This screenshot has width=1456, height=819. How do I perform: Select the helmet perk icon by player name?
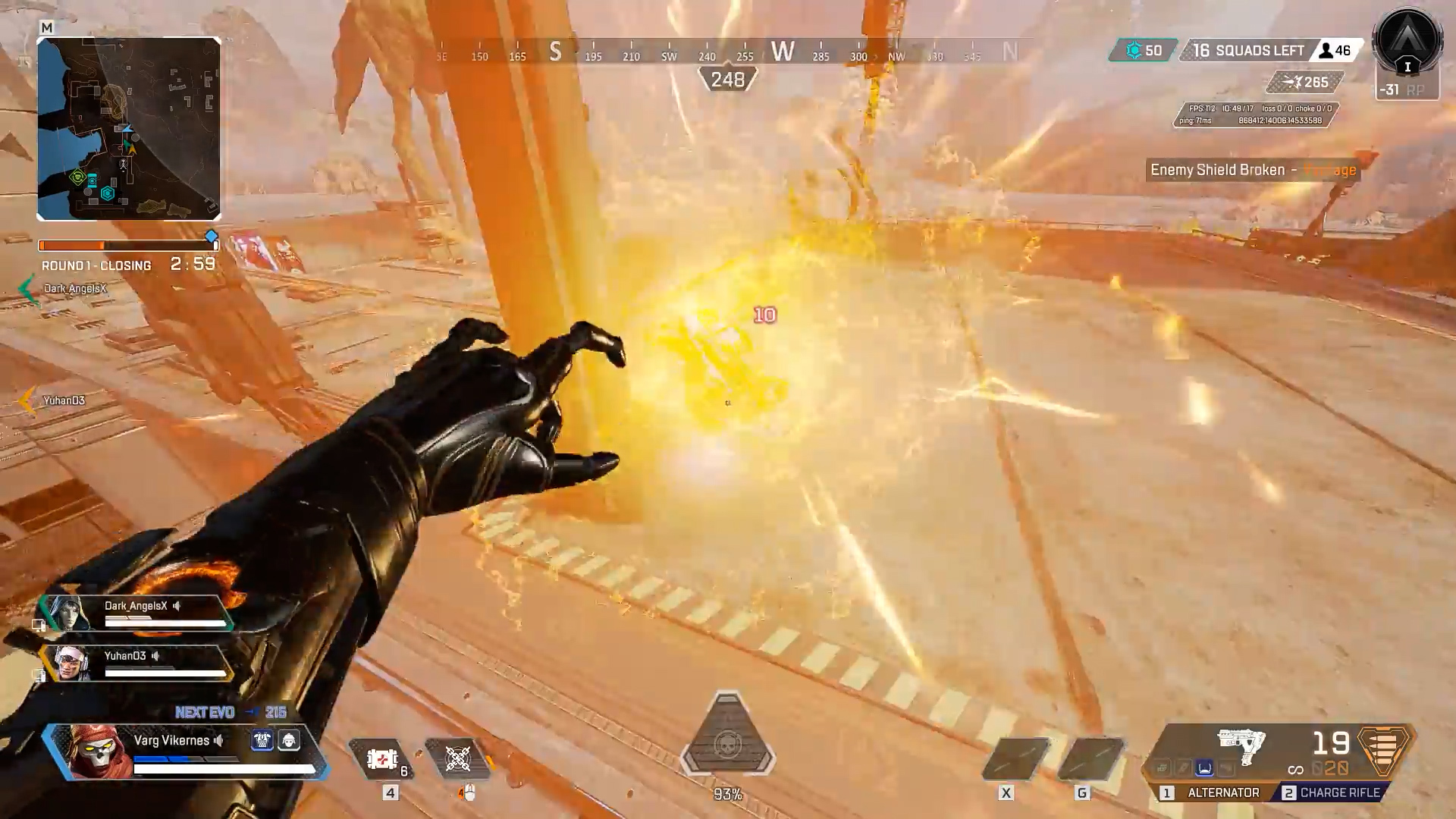click(x=289, y=740)
